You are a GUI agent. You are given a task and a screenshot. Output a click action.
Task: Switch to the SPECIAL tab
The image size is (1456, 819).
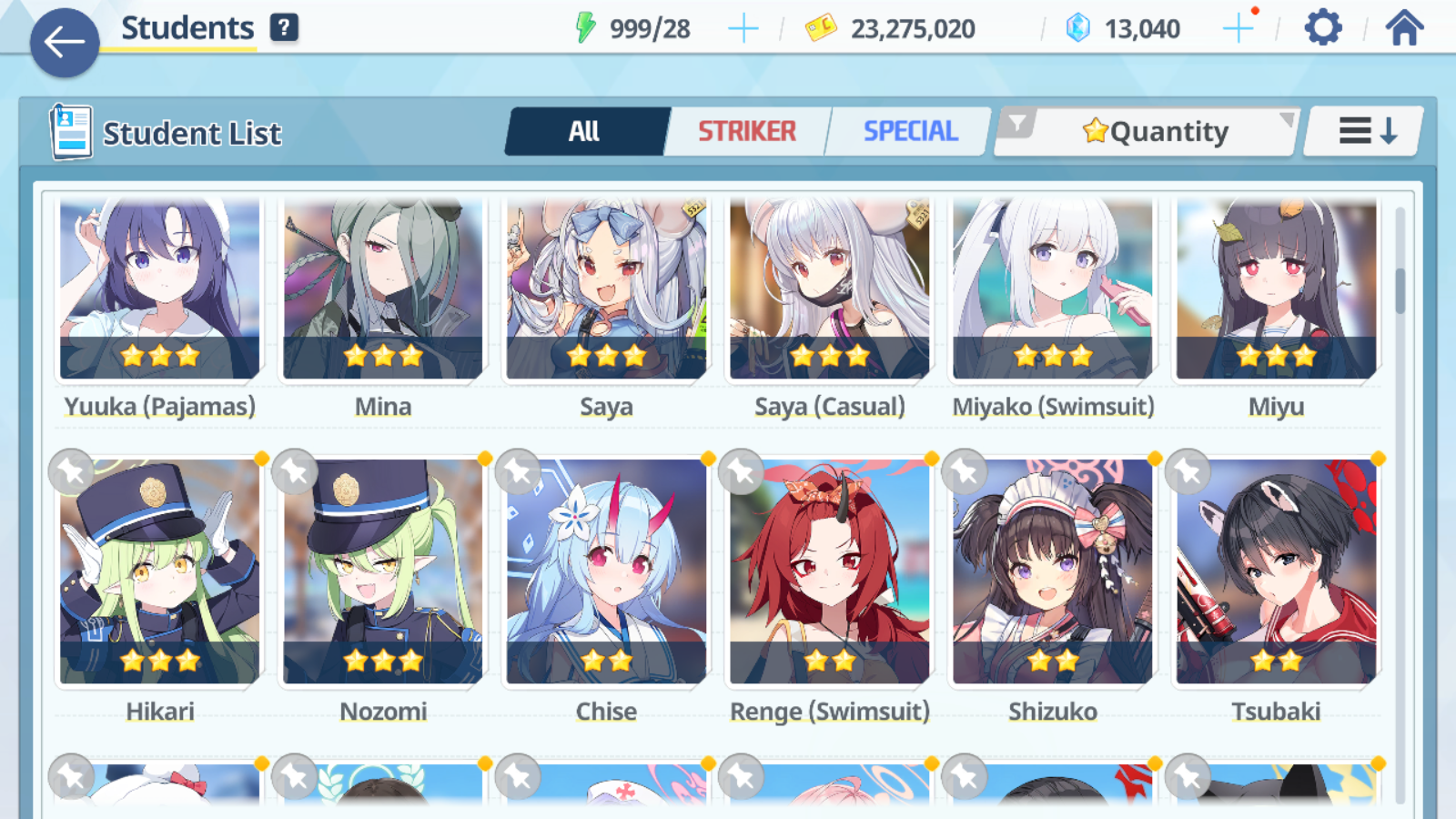click(x=910, y=131)
